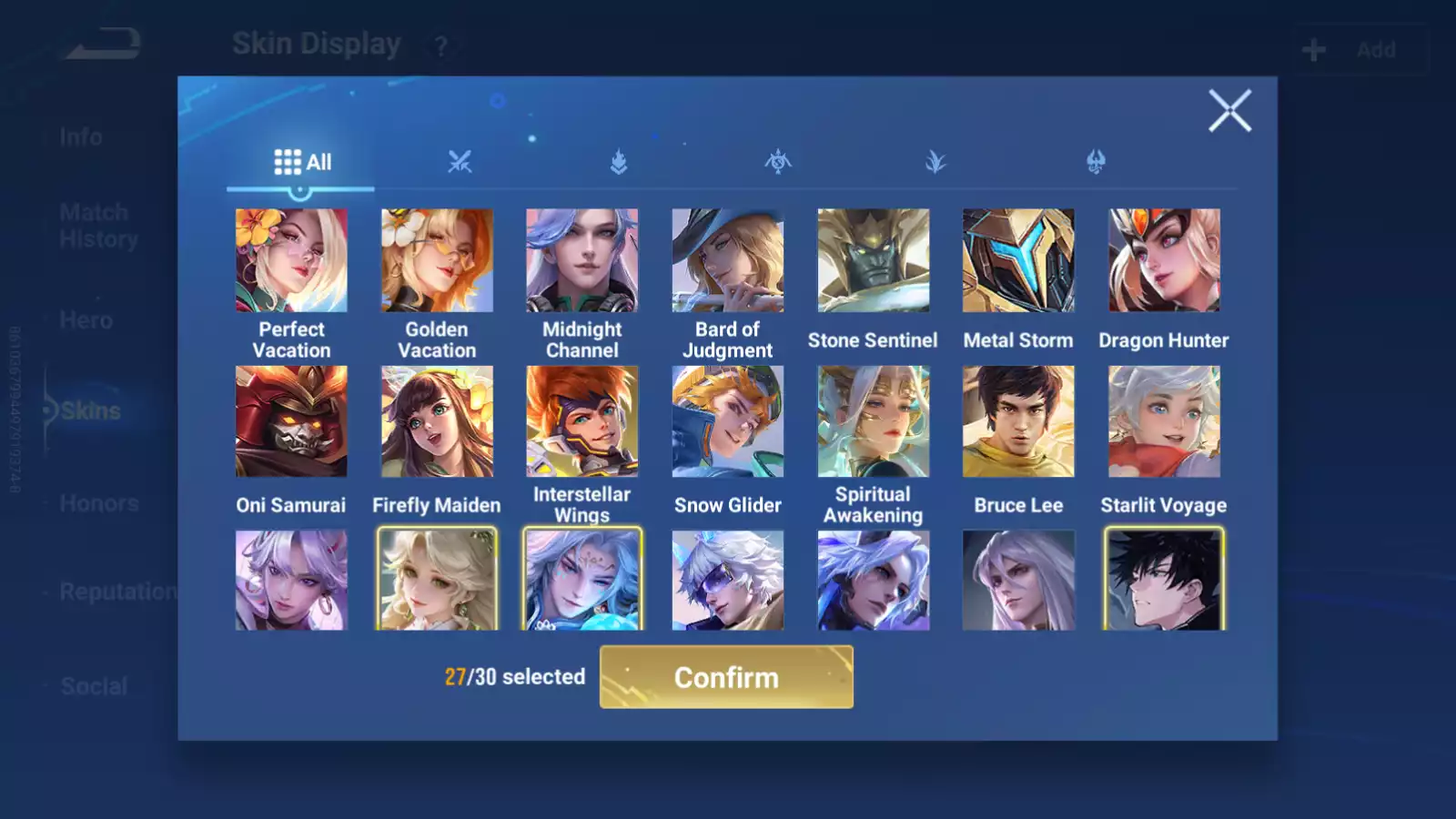Screen dimensions: 1456x819
Task: Select the Bruce Lee skin
Action: point(1018,421)
